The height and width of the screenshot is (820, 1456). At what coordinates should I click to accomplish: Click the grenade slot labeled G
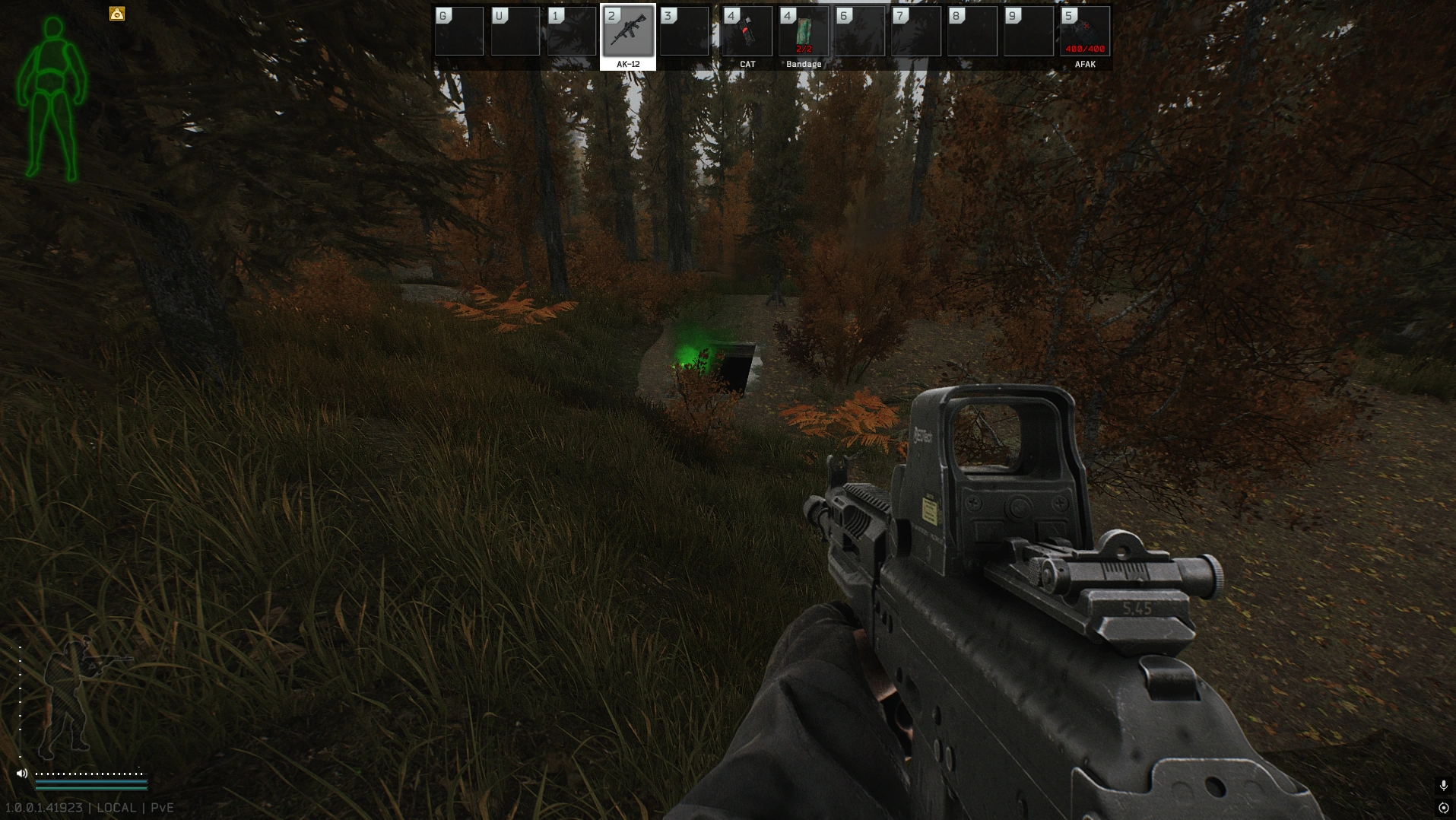pos(459,32)
